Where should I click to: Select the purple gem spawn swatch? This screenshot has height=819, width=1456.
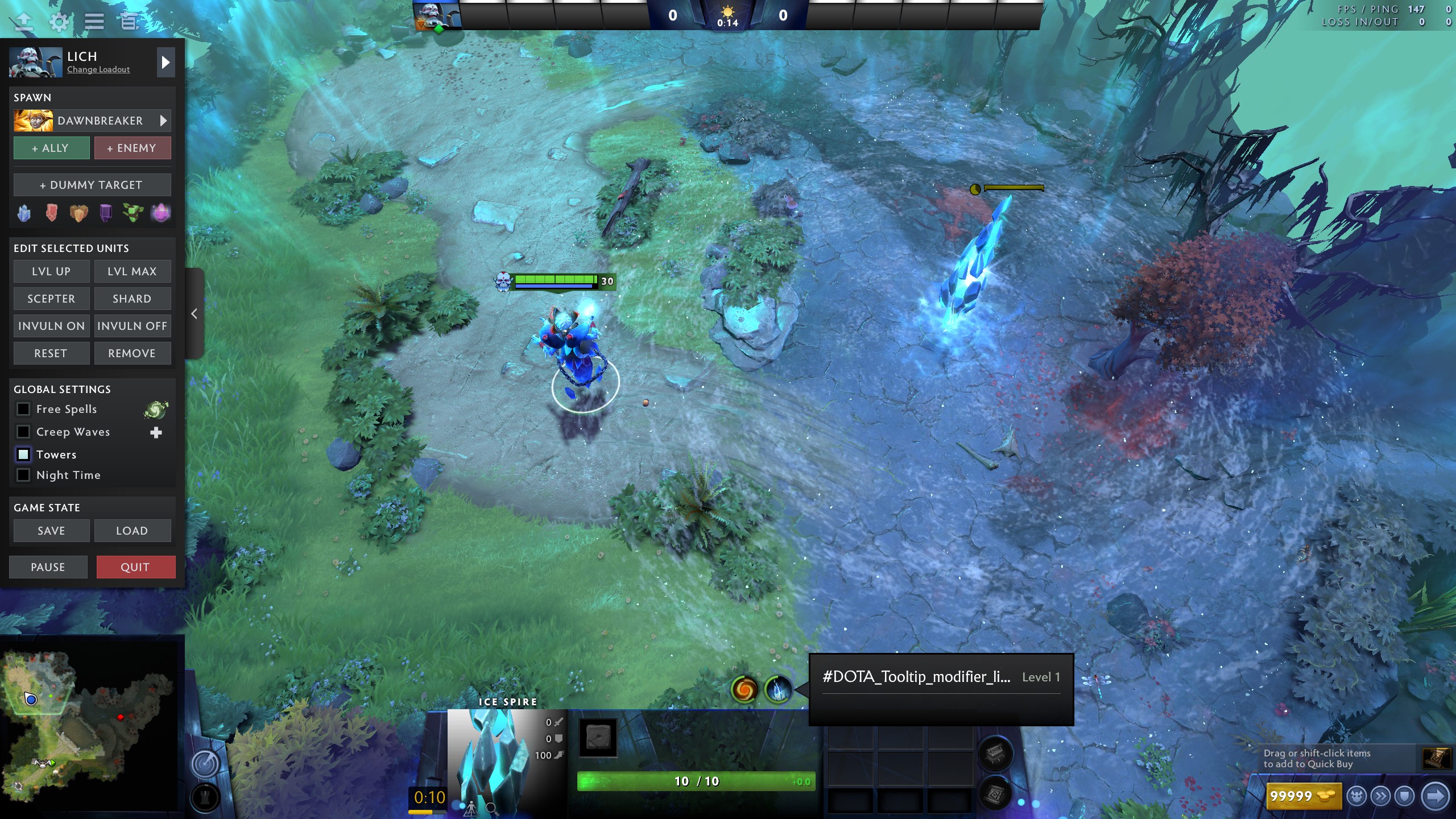coord(106,212)
